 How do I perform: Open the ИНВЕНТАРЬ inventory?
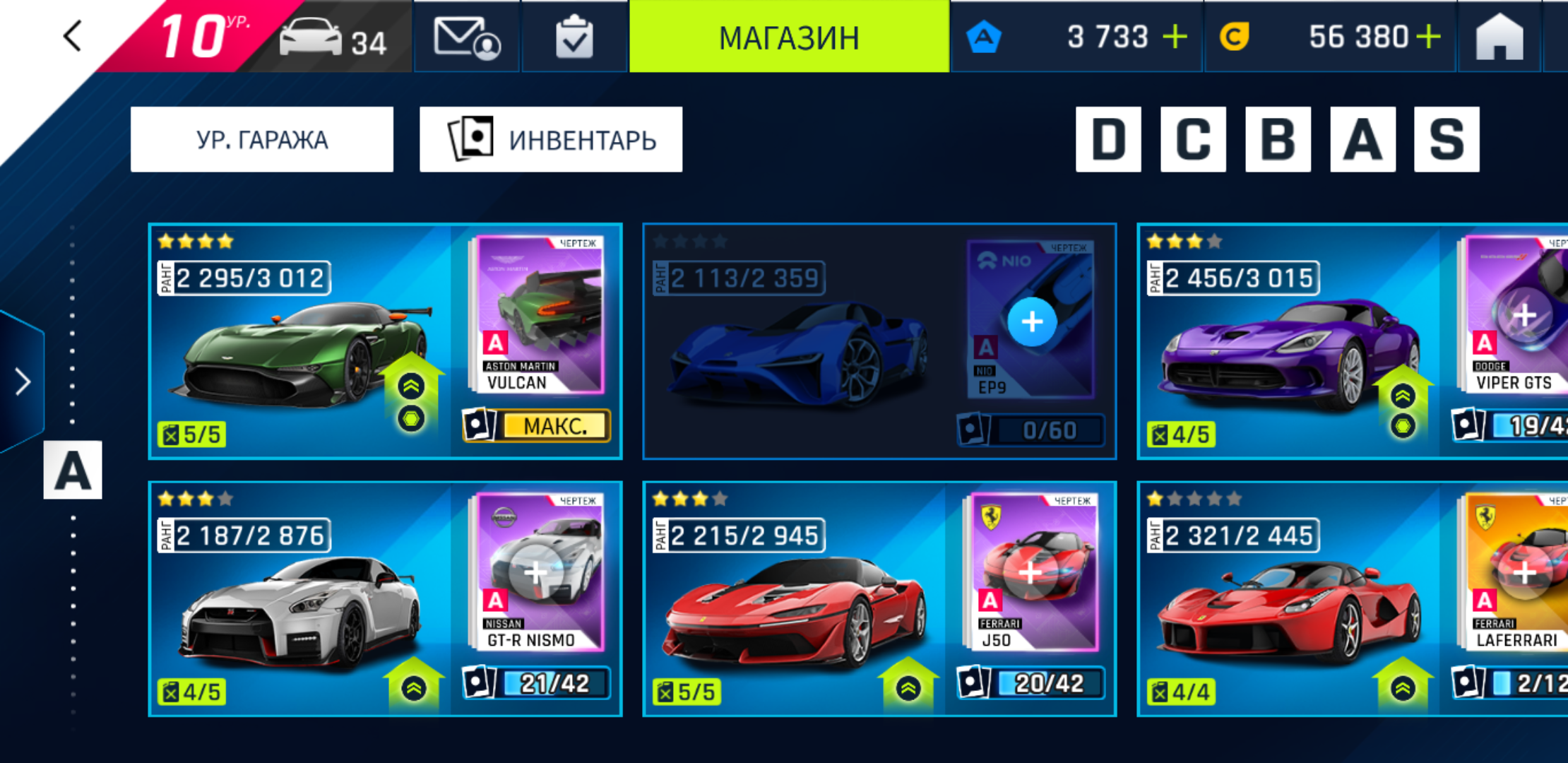pos(551,140)
